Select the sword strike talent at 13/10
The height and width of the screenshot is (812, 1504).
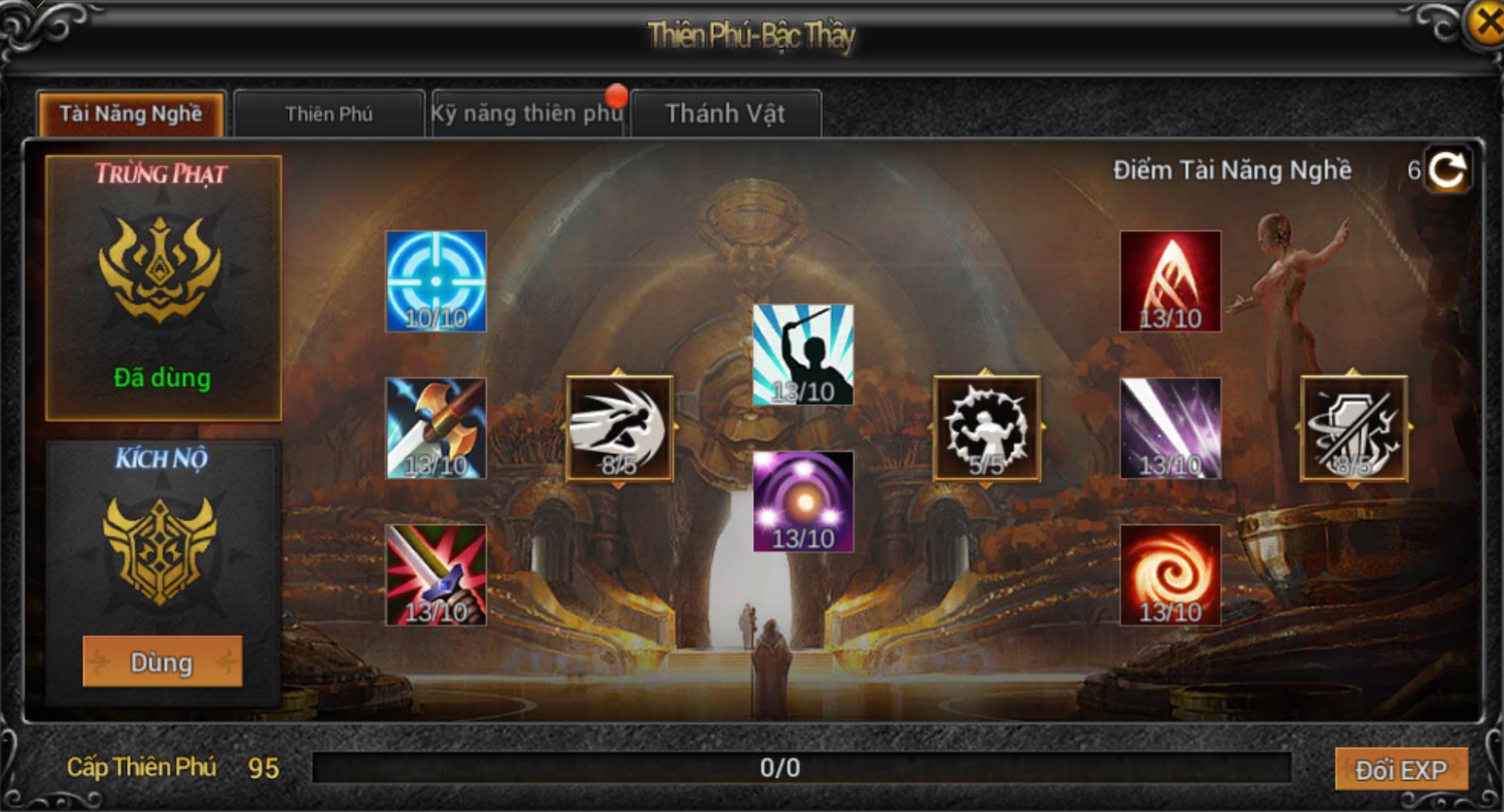pyautogui.click(x=435, y=575)
